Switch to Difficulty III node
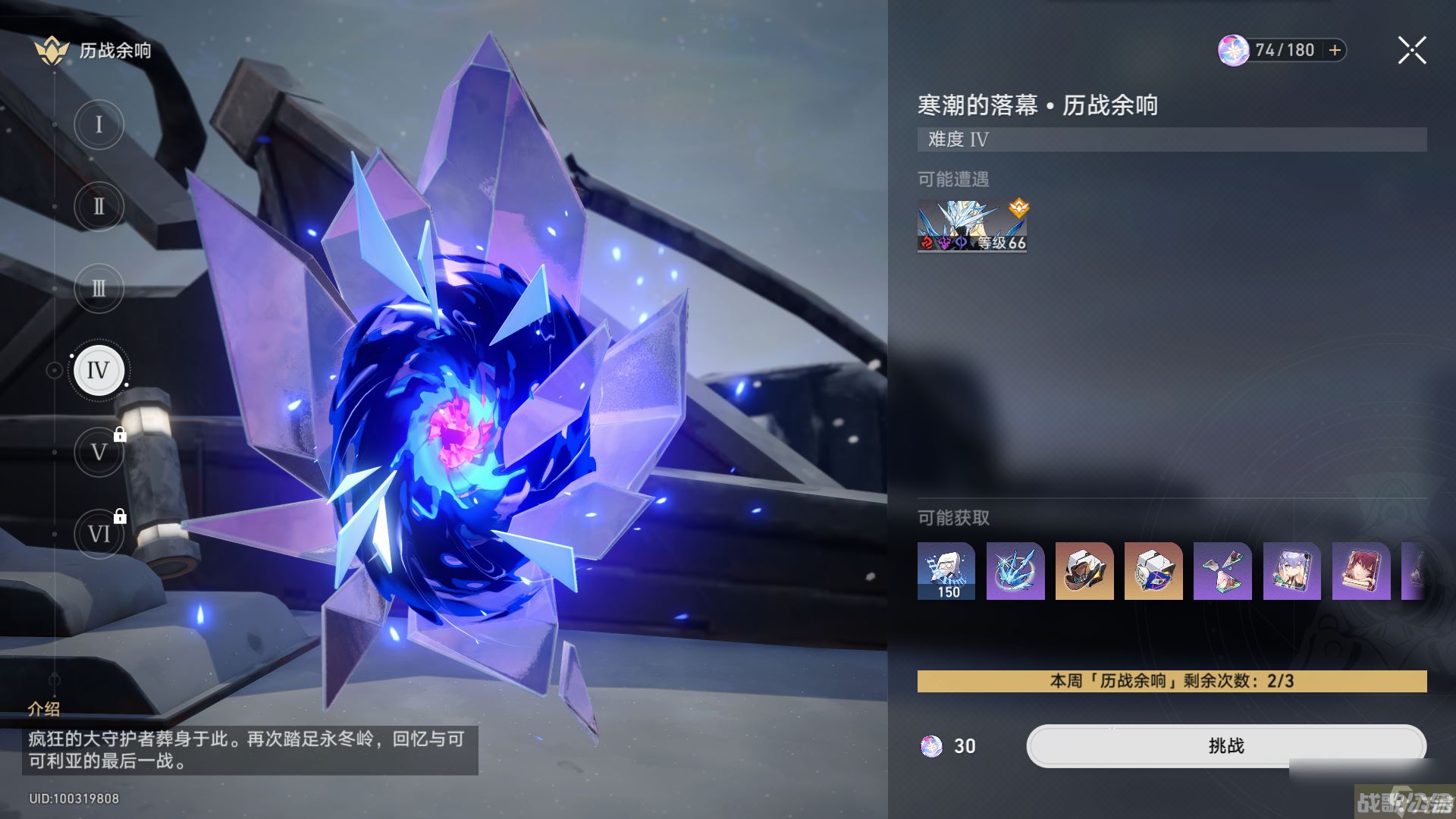Screen dimensions: 1456x819 tap(99, 288)
